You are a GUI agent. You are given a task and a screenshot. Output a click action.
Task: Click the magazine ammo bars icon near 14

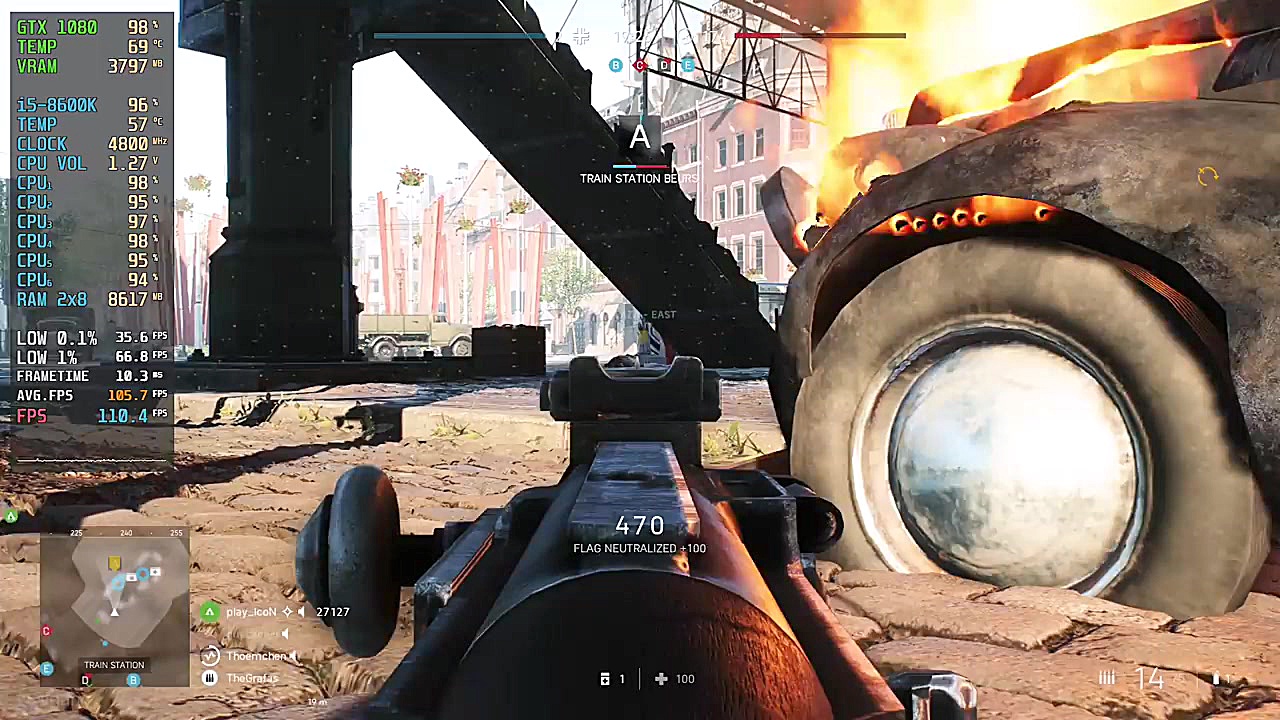click(1107, 678)
